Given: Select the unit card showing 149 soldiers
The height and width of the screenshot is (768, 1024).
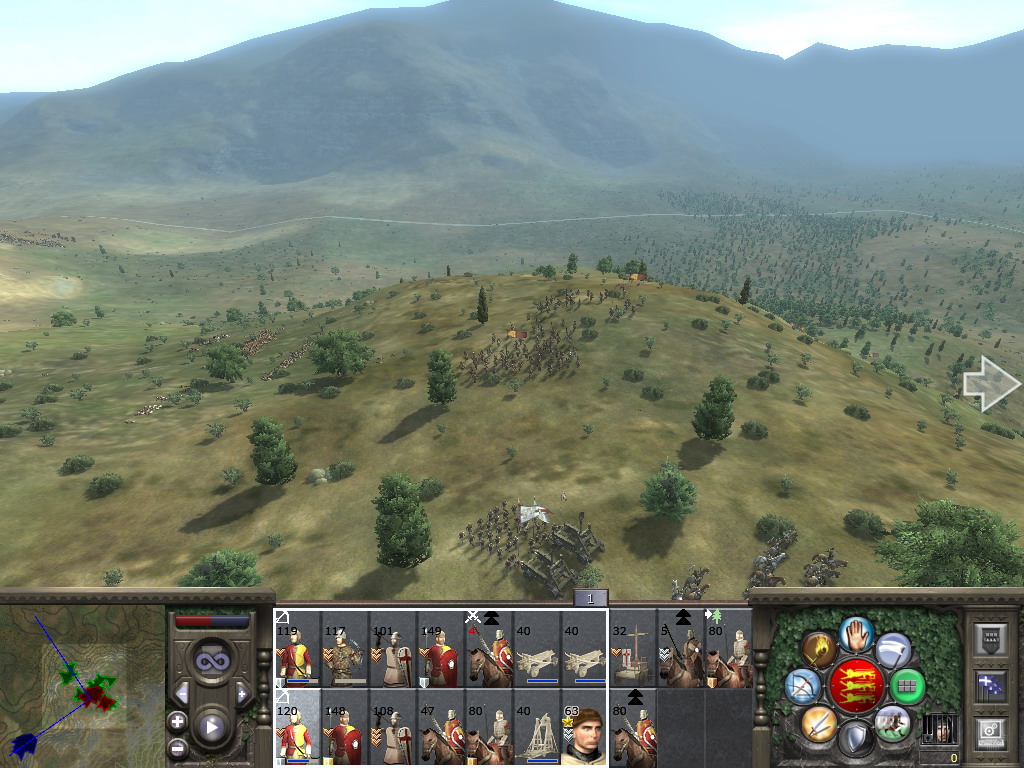Looking at the screenshot, I should tap(441, 648).
